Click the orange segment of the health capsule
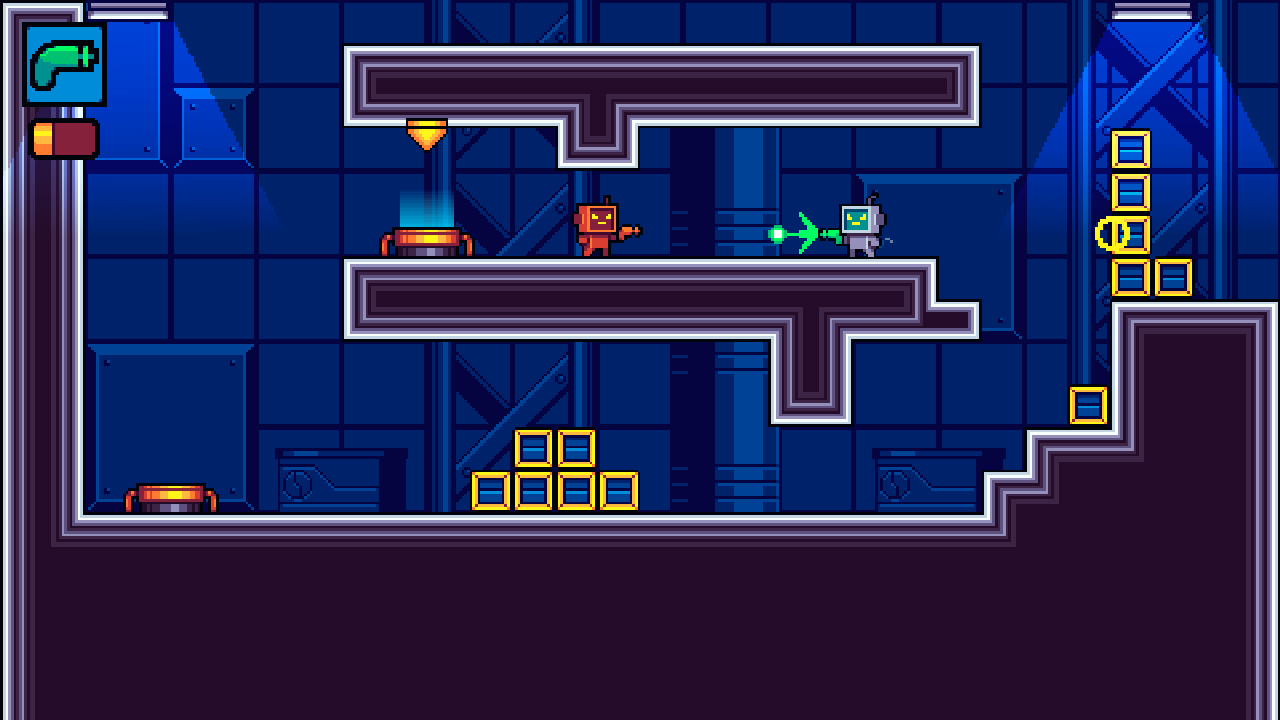 pos(44,137)
